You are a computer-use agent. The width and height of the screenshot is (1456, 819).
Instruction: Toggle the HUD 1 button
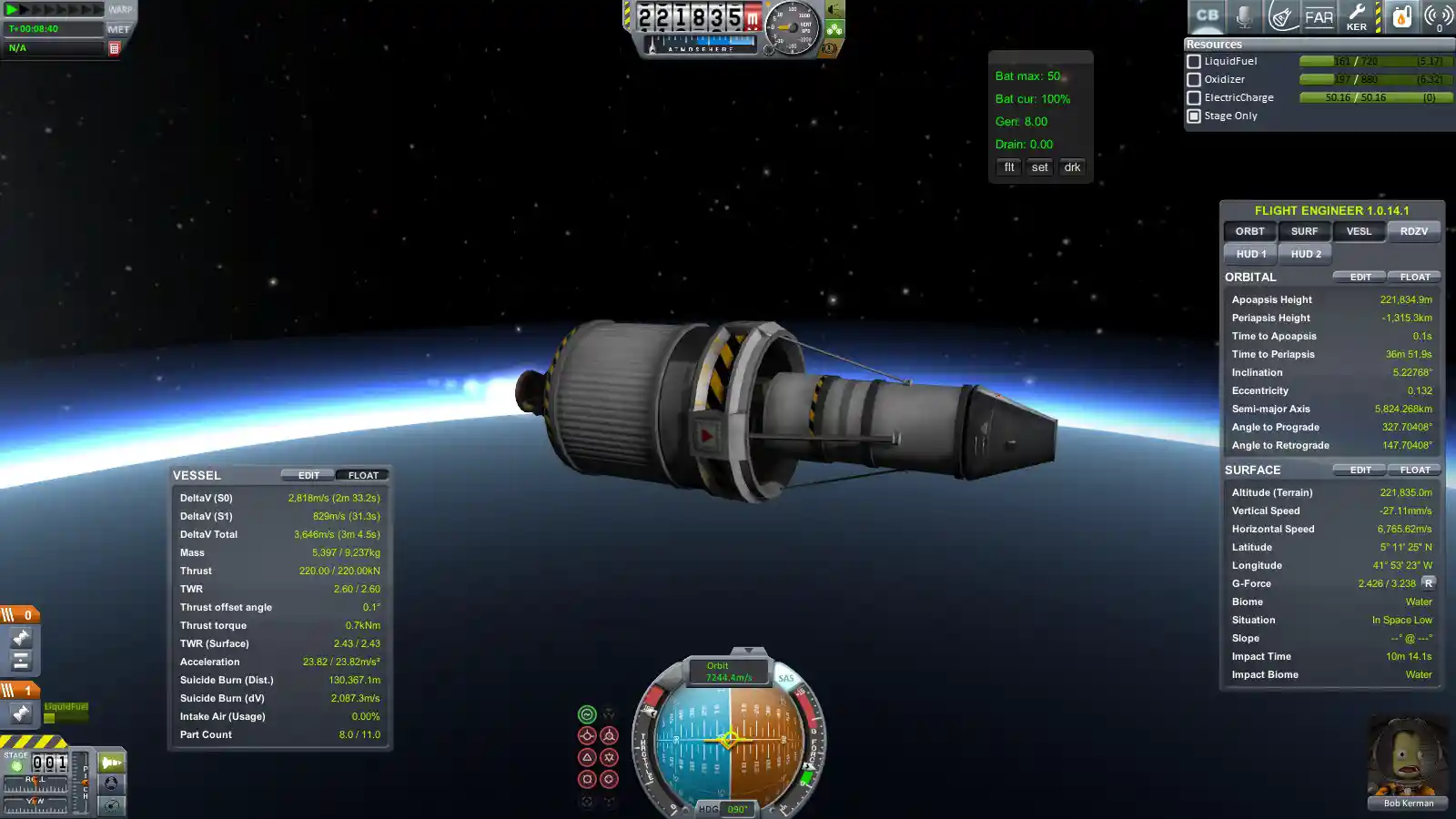[x=1250, y=254]
